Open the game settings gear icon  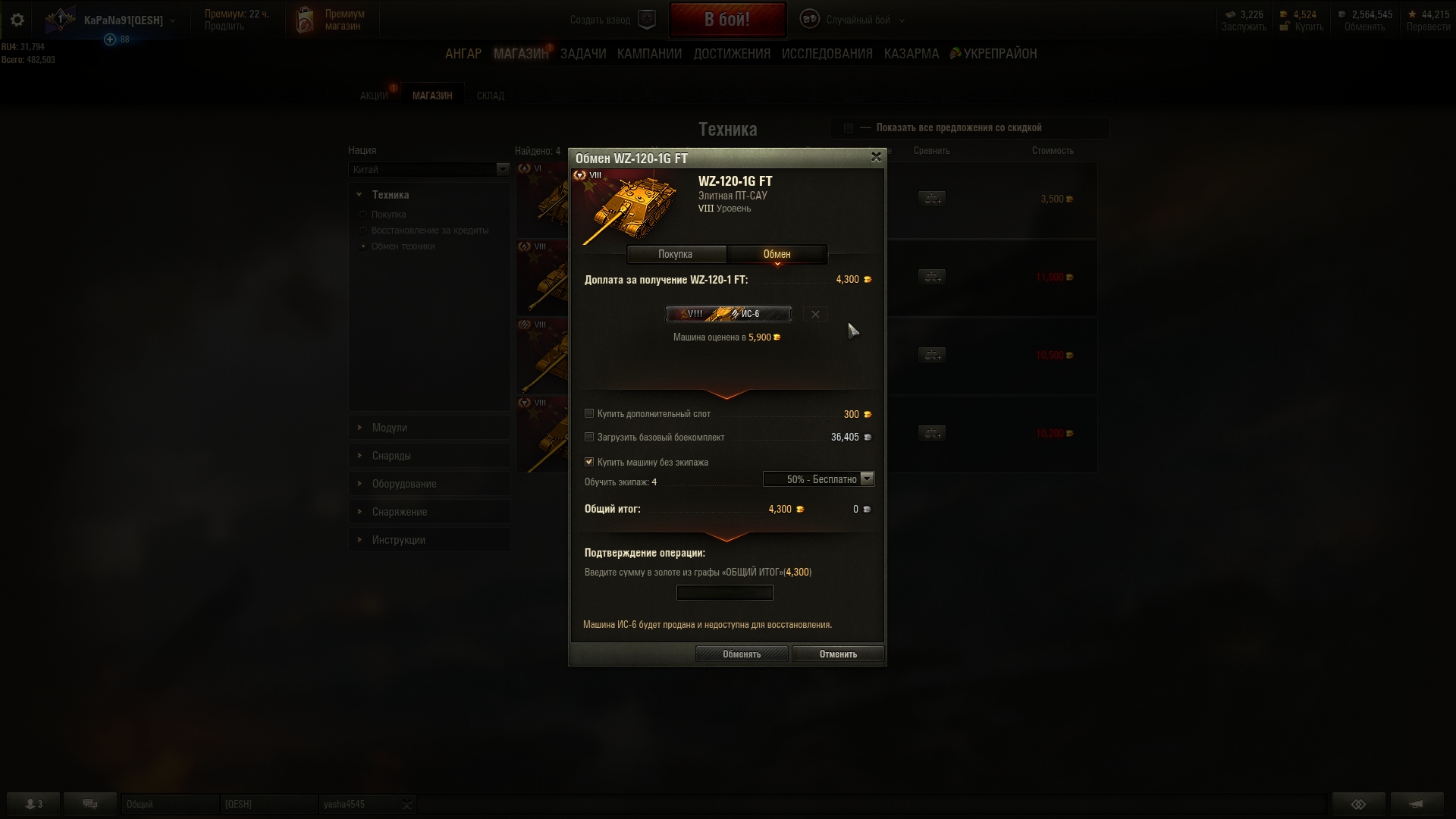(x=17, y=20)
